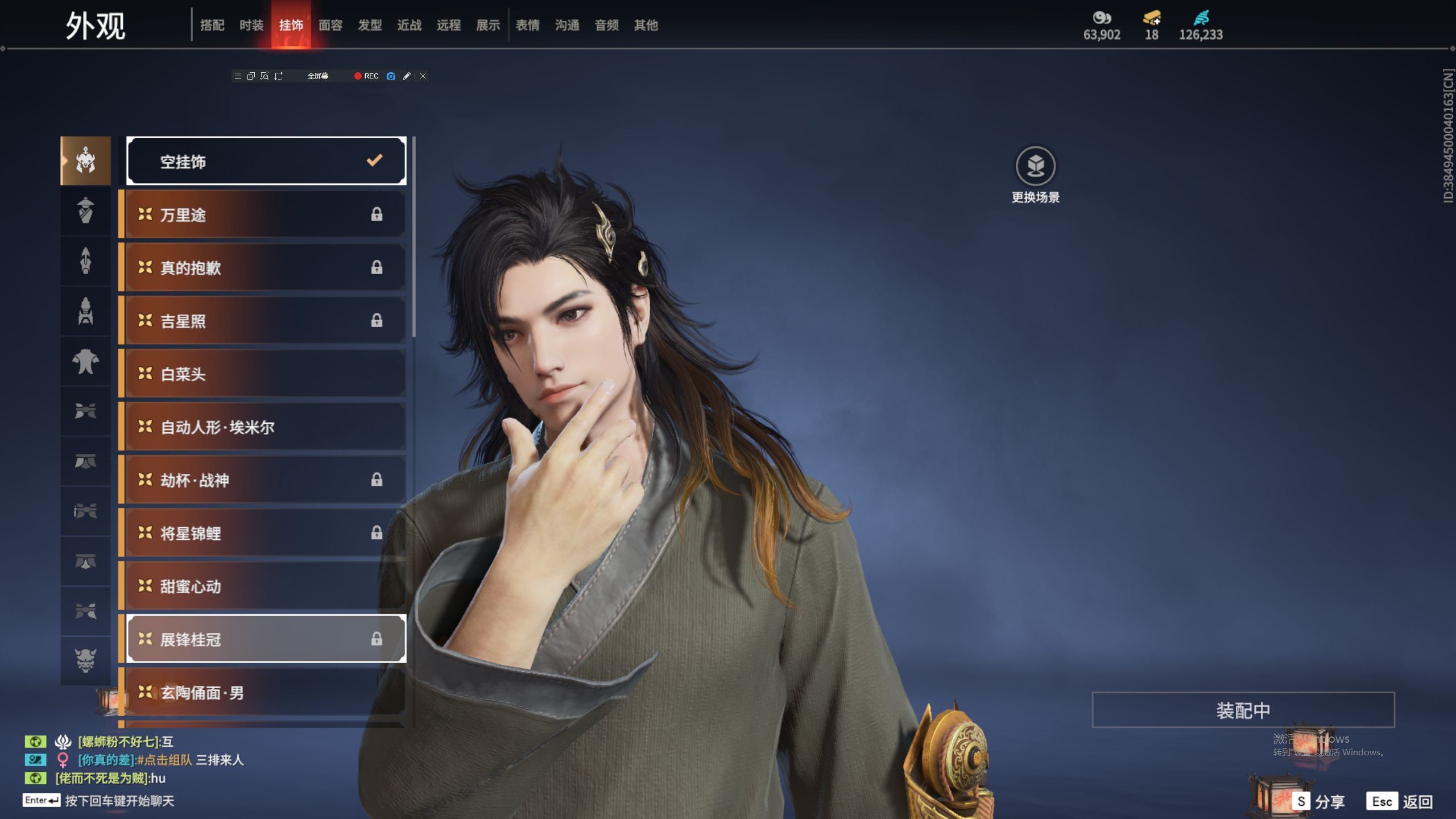Pick the 自动人形·埃米尔 accessory

(266, 427)
